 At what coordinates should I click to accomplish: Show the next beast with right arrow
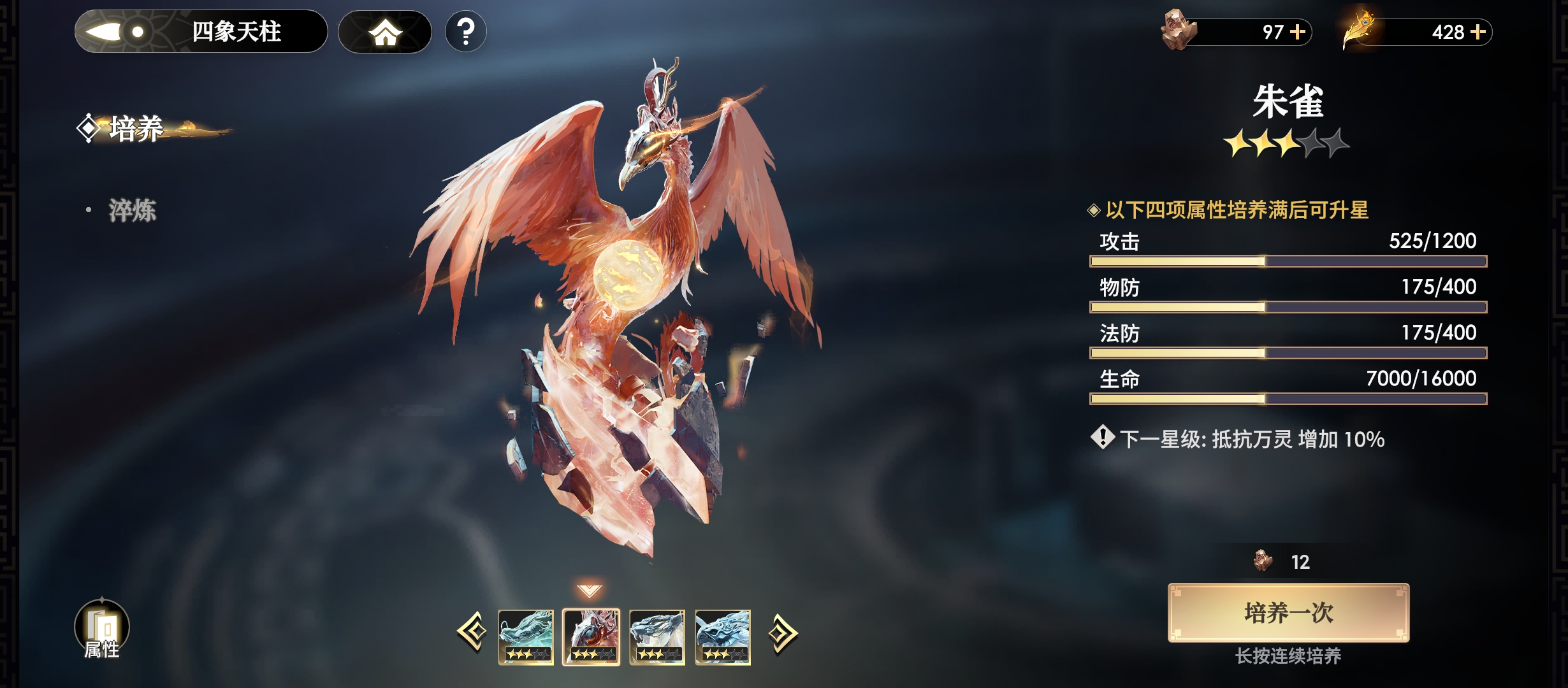(x=783, y=633)
